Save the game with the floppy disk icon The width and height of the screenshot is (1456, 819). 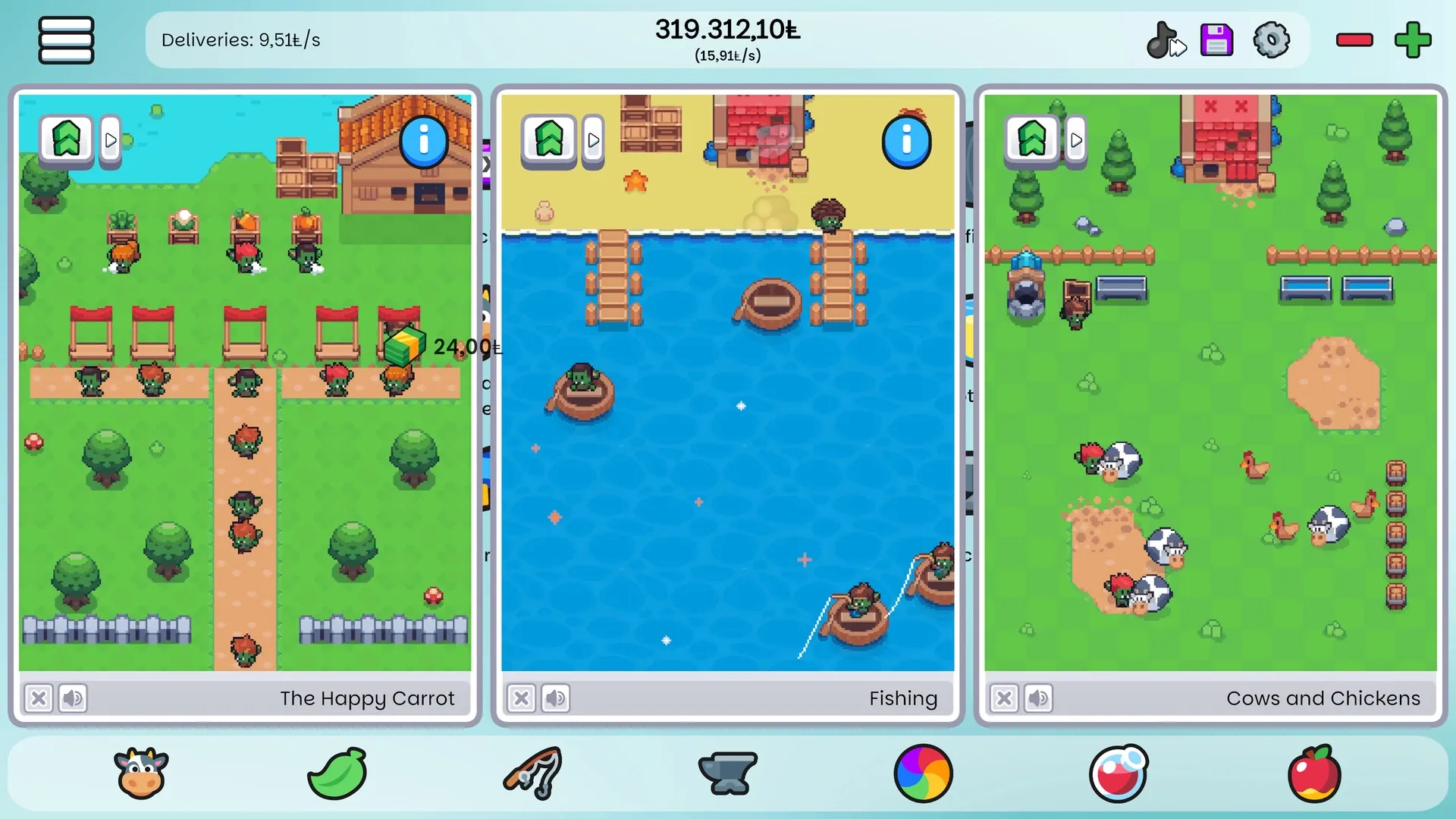[x=1216, y=39]
